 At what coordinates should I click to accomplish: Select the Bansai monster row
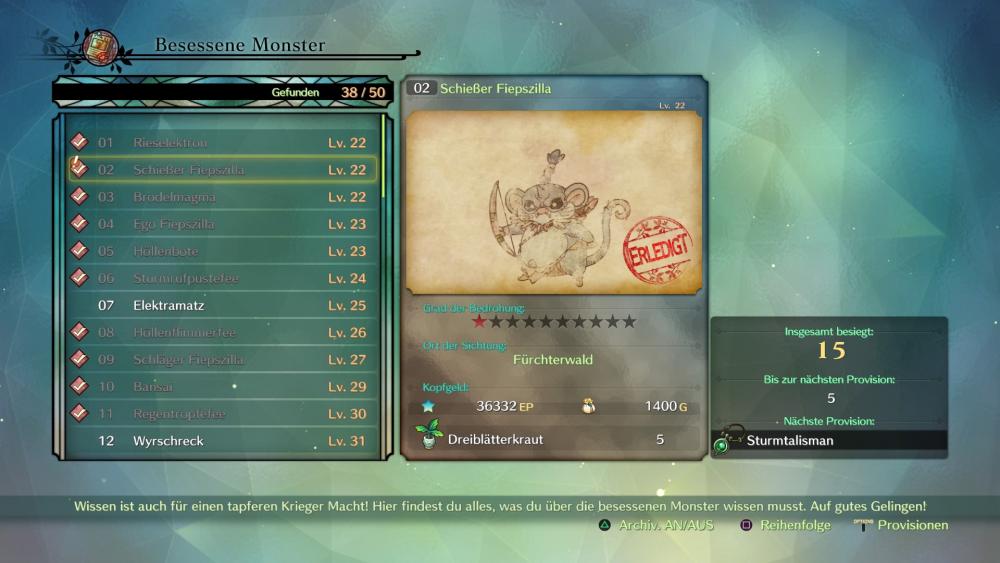[222, 386]
